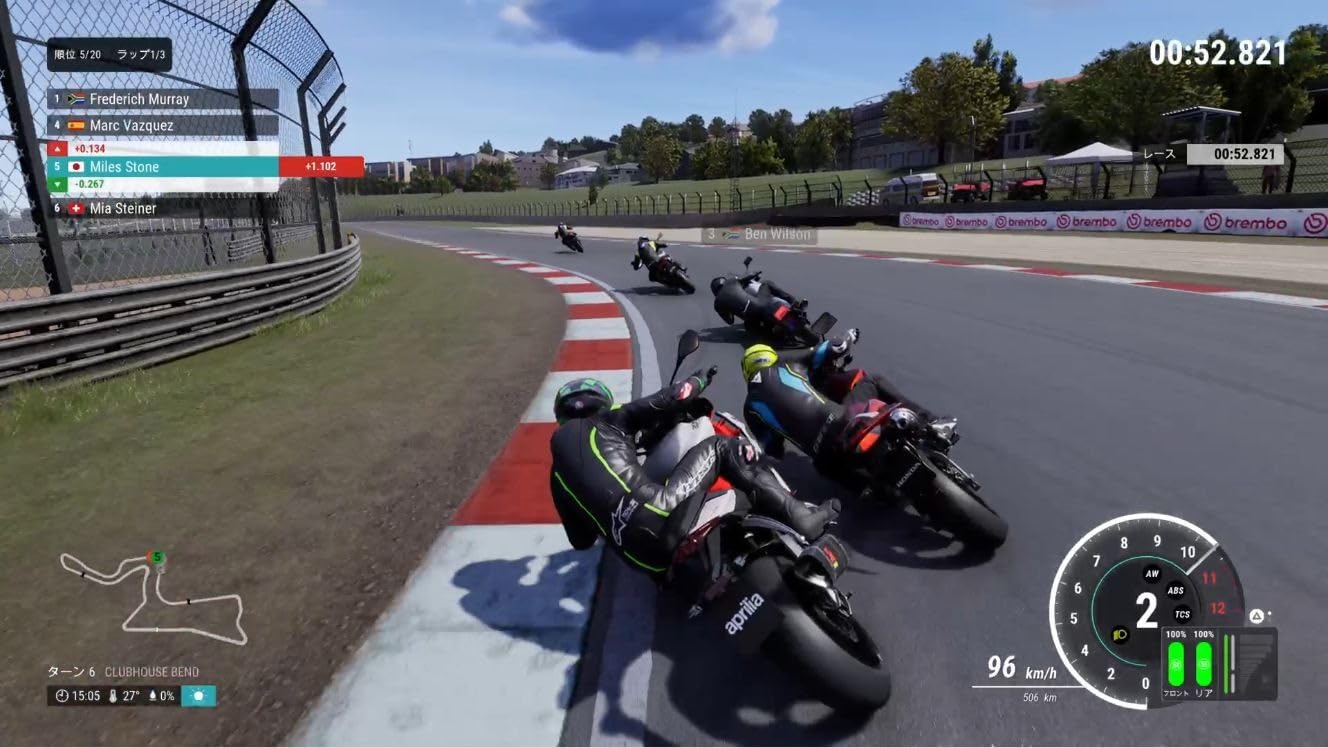Click the green downward arrow below Miles Stone
Screen dimensions: 1328x748
pyautogui.click(x=57, y=185)
